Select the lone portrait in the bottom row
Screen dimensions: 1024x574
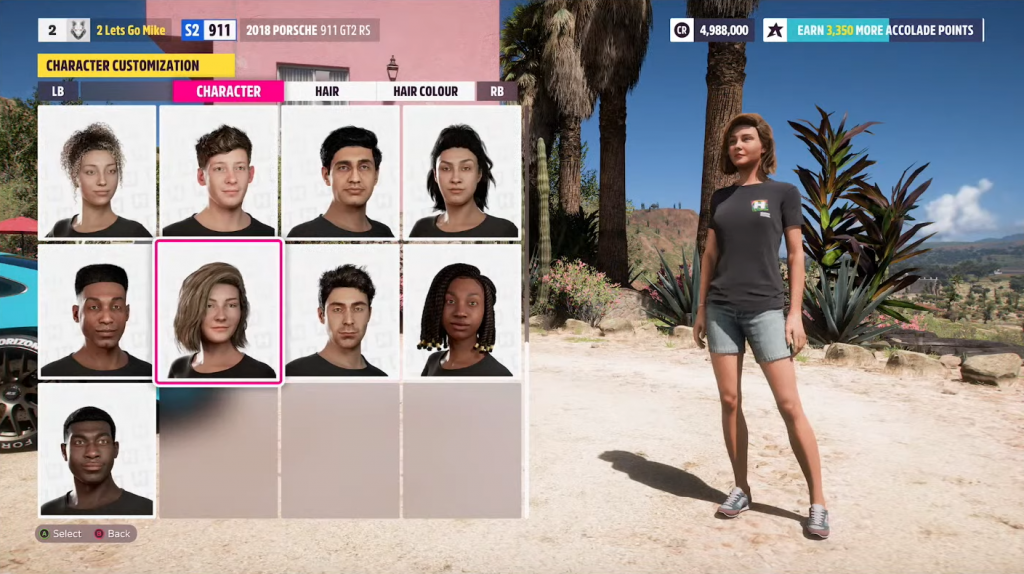[97, 450]
